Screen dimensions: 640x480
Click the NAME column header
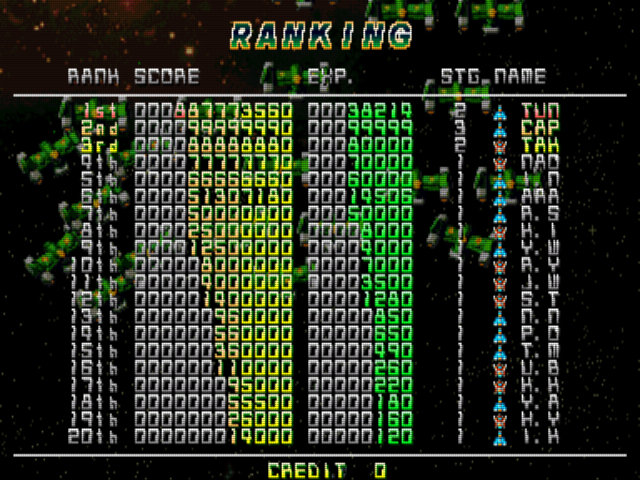519,76
